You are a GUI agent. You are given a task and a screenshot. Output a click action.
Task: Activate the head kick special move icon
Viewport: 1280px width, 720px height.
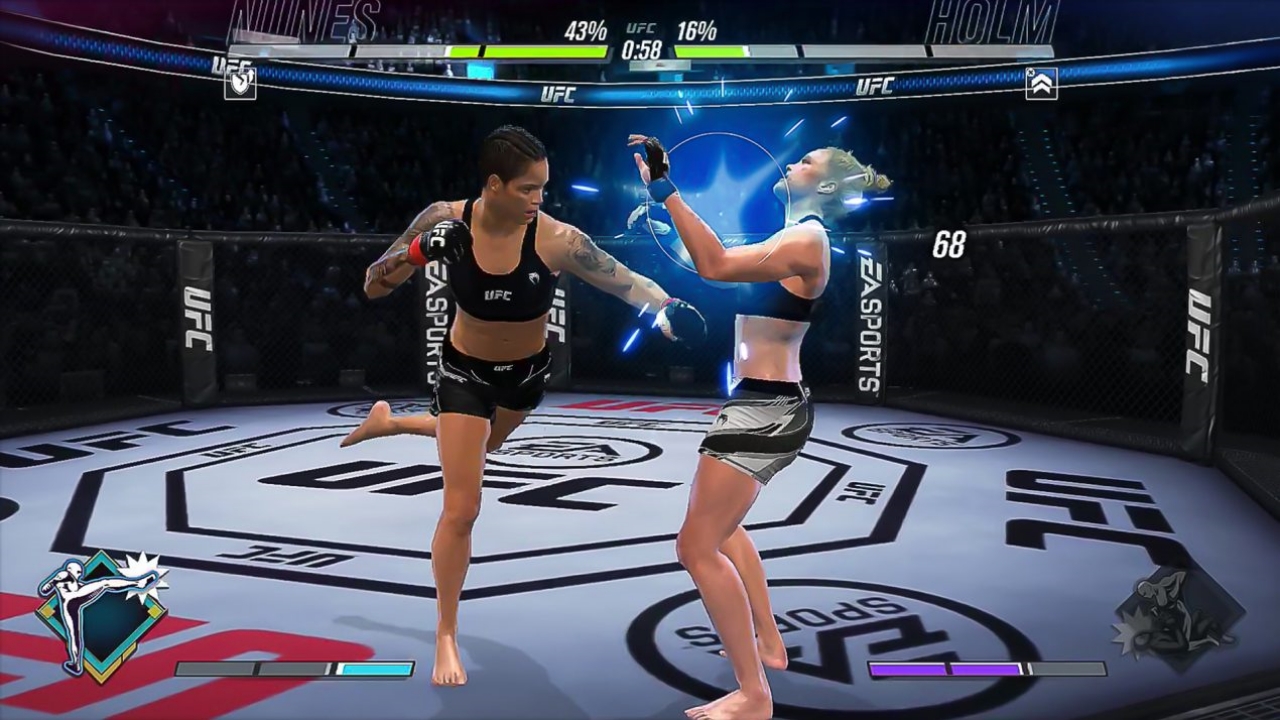100,614
